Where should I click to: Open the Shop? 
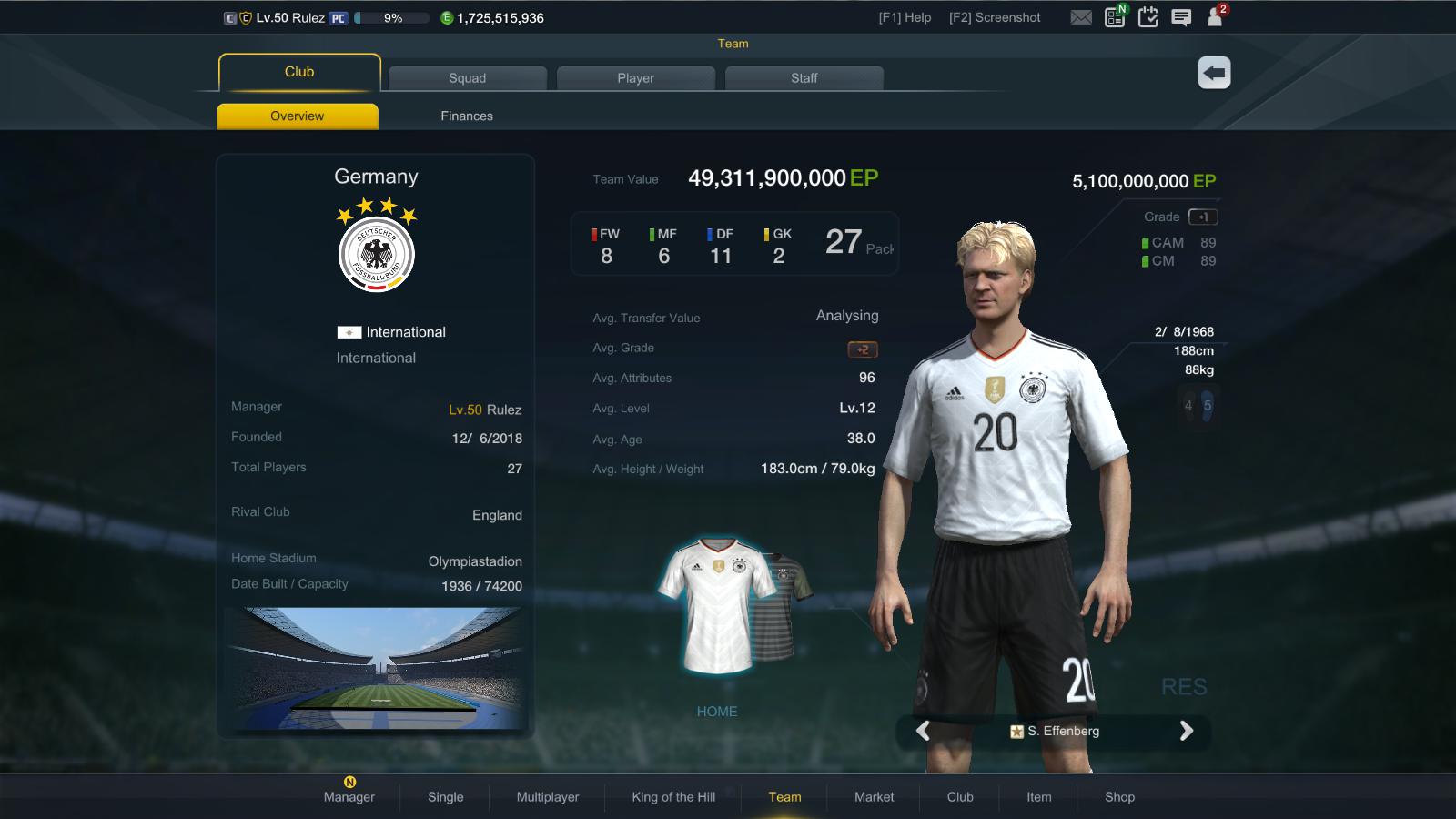[1119, 796]
